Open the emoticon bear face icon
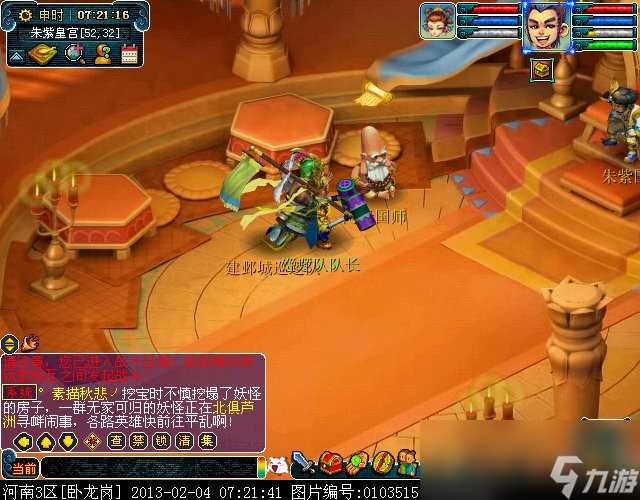Viewport: 640px width, 500px height. point(280,465)
